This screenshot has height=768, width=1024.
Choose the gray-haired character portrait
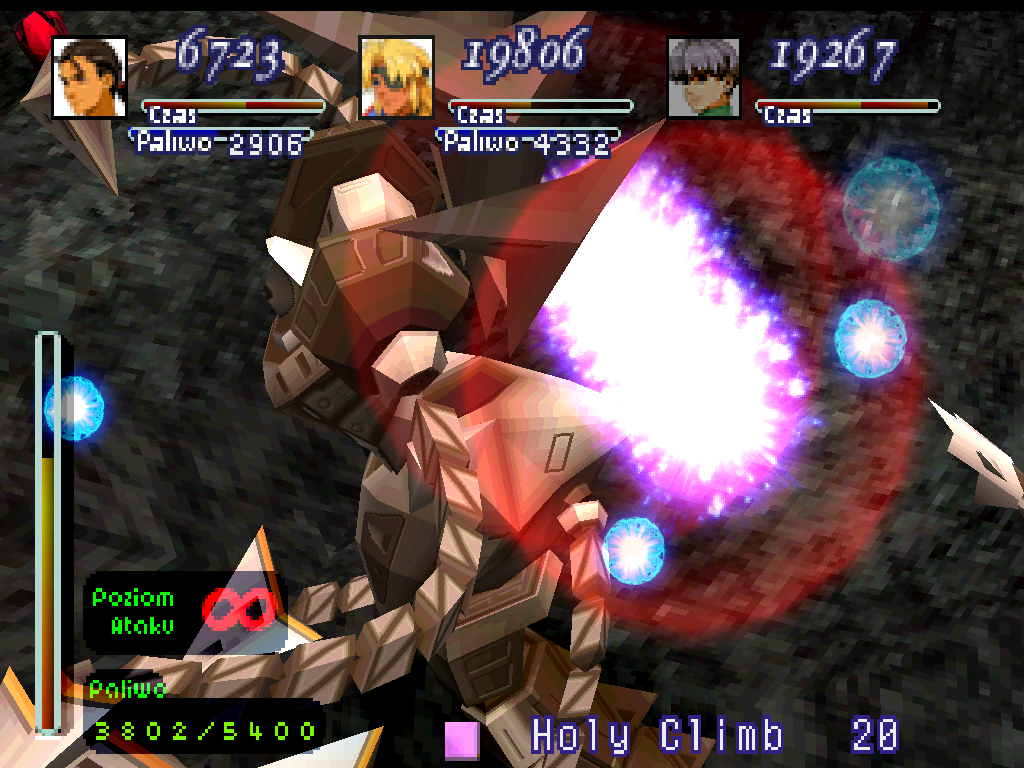coord(703,77)
